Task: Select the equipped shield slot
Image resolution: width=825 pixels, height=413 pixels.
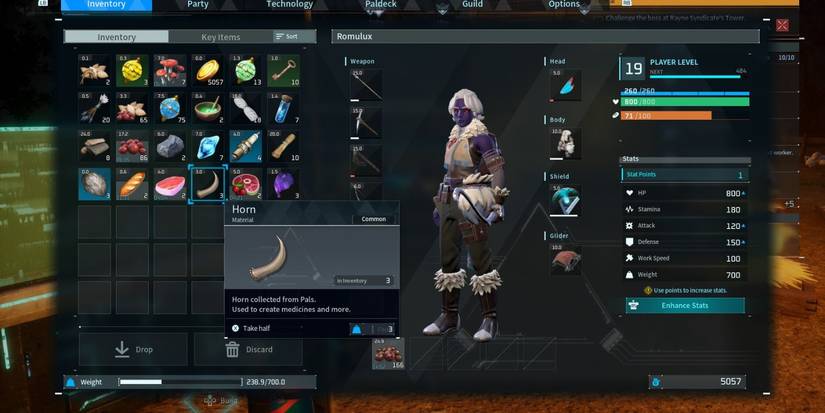Action: pyautogui.click(x=565, y=200)
